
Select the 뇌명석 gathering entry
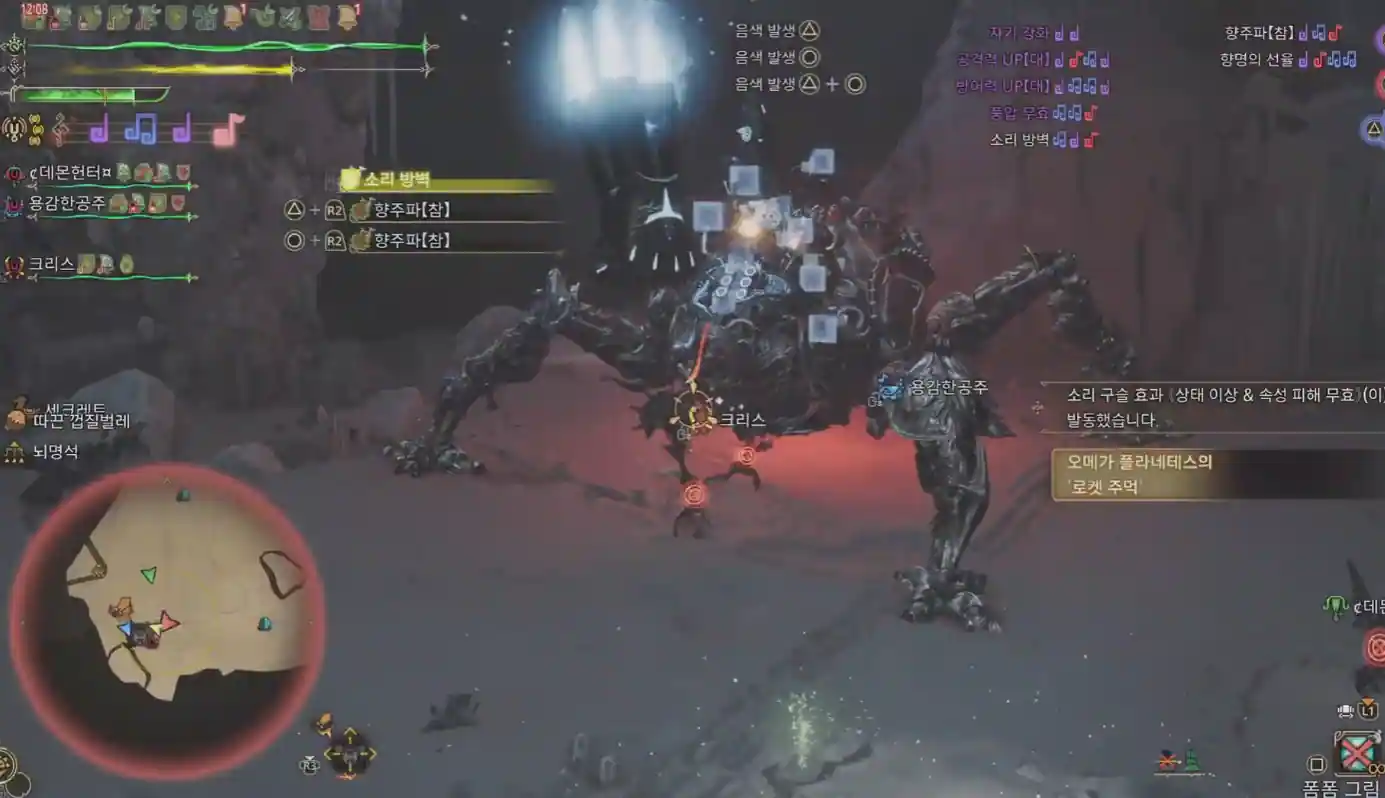coord(55,452)
